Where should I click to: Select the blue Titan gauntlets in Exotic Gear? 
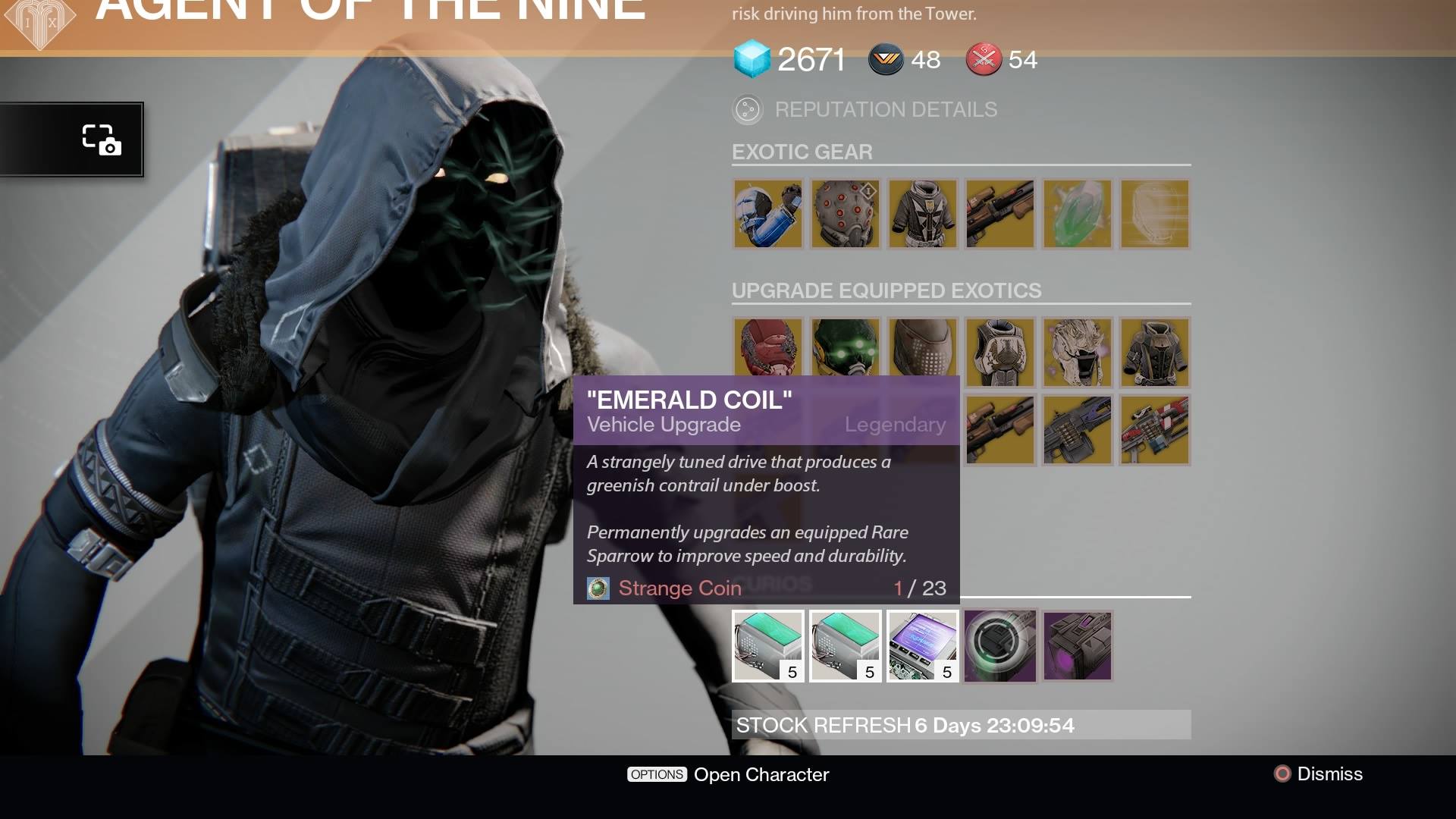click(767, 215)
